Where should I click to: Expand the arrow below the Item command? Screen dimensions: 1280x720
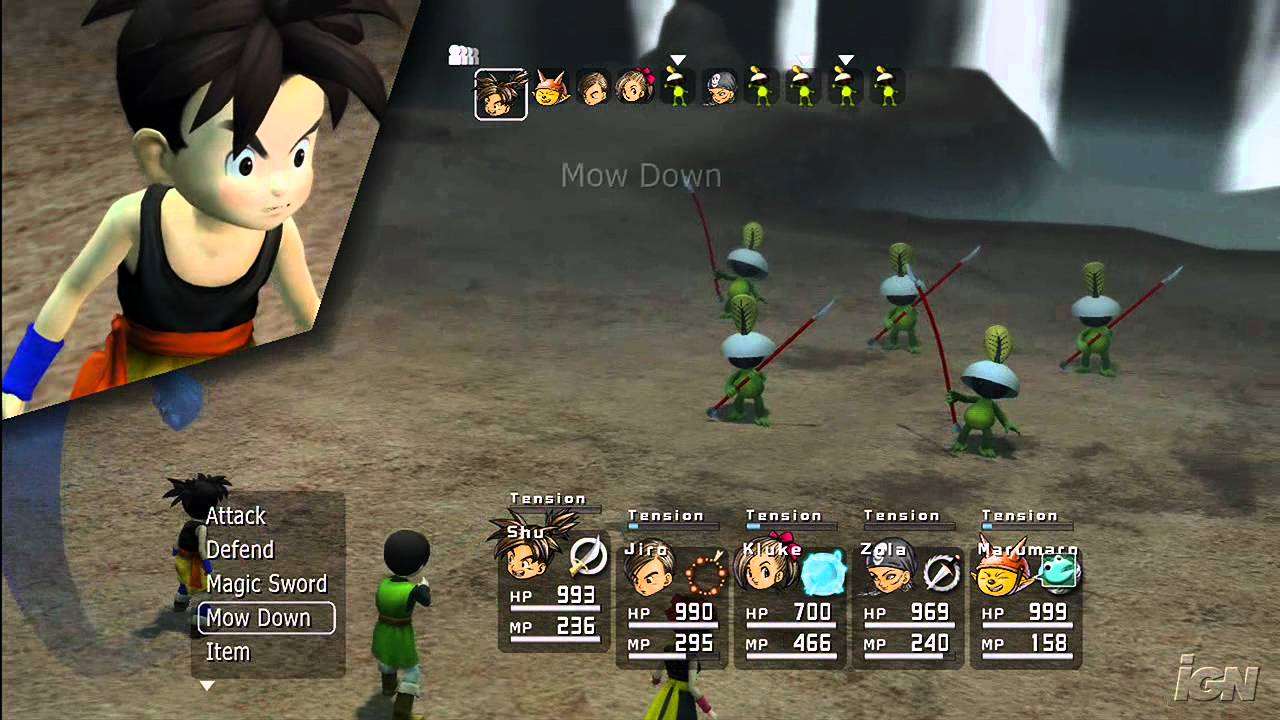(208, 686)
